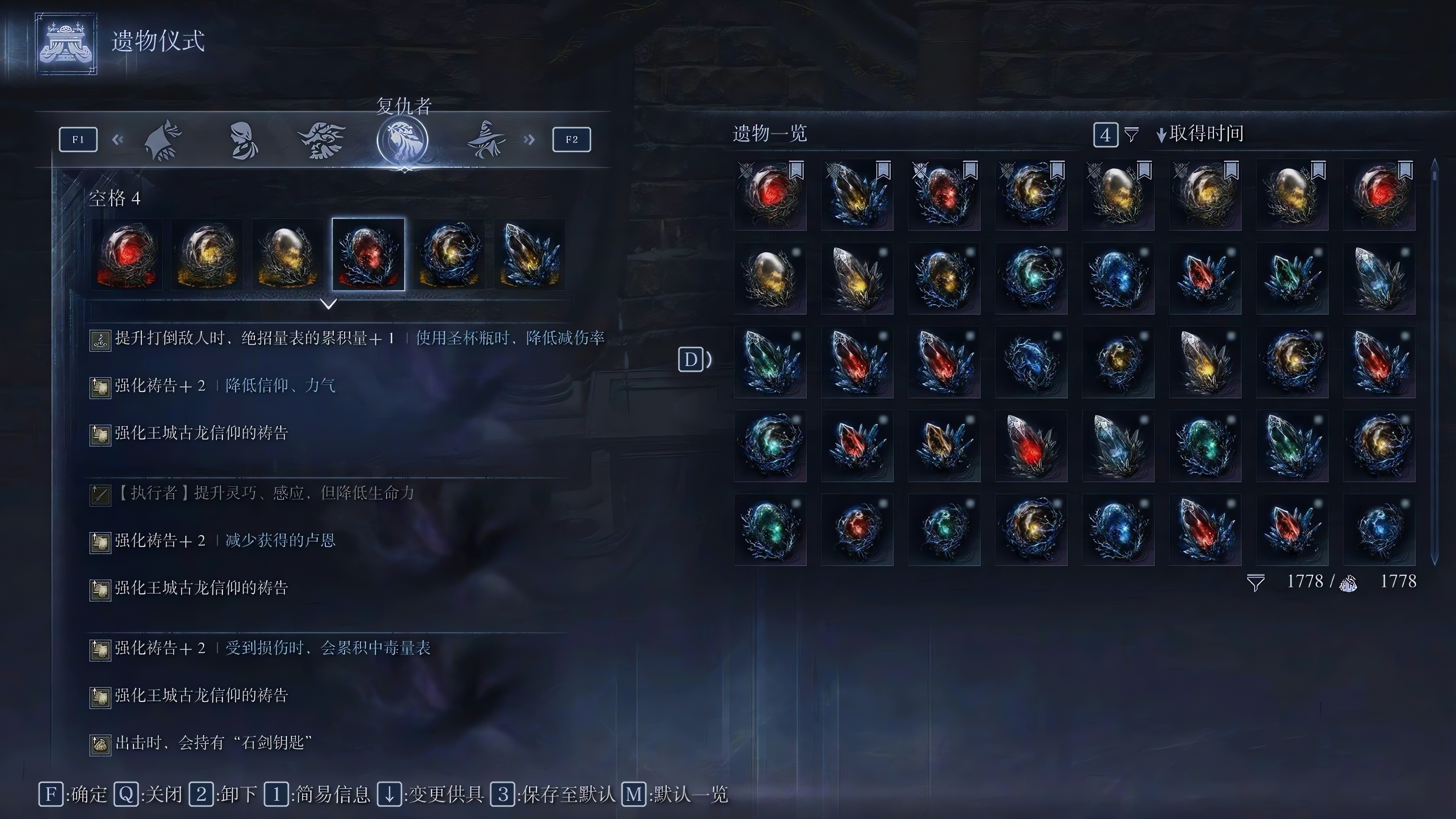Click the left double-arrow beside the character icons
The height and width of the screenshot is (819, 1456).
[117, 140]
